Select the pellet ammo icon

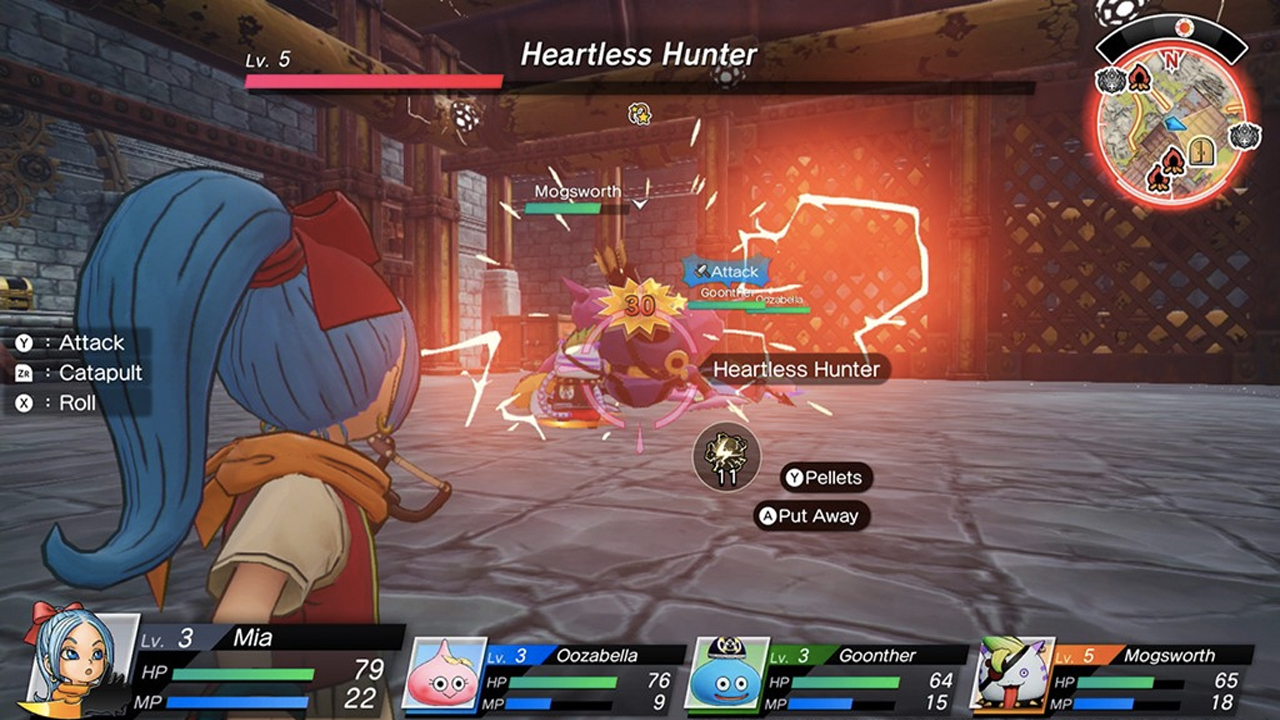pyautogui.click(x=727, y=456)
